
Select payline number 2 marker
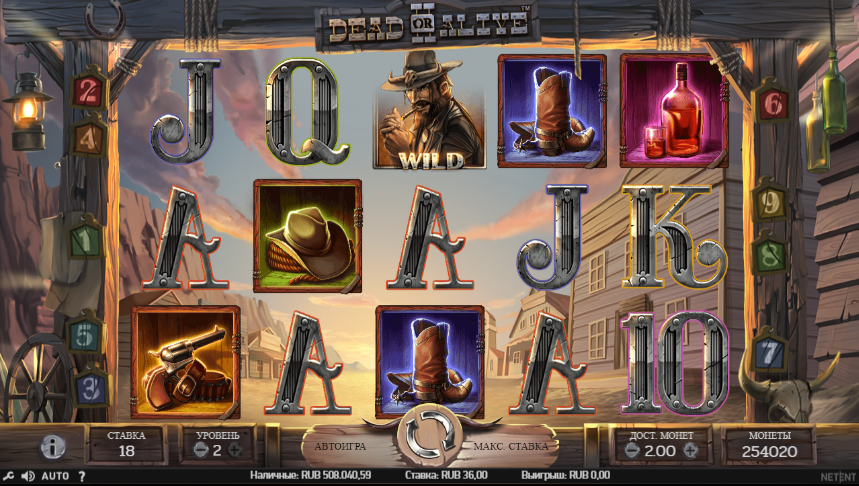(89, 92)
